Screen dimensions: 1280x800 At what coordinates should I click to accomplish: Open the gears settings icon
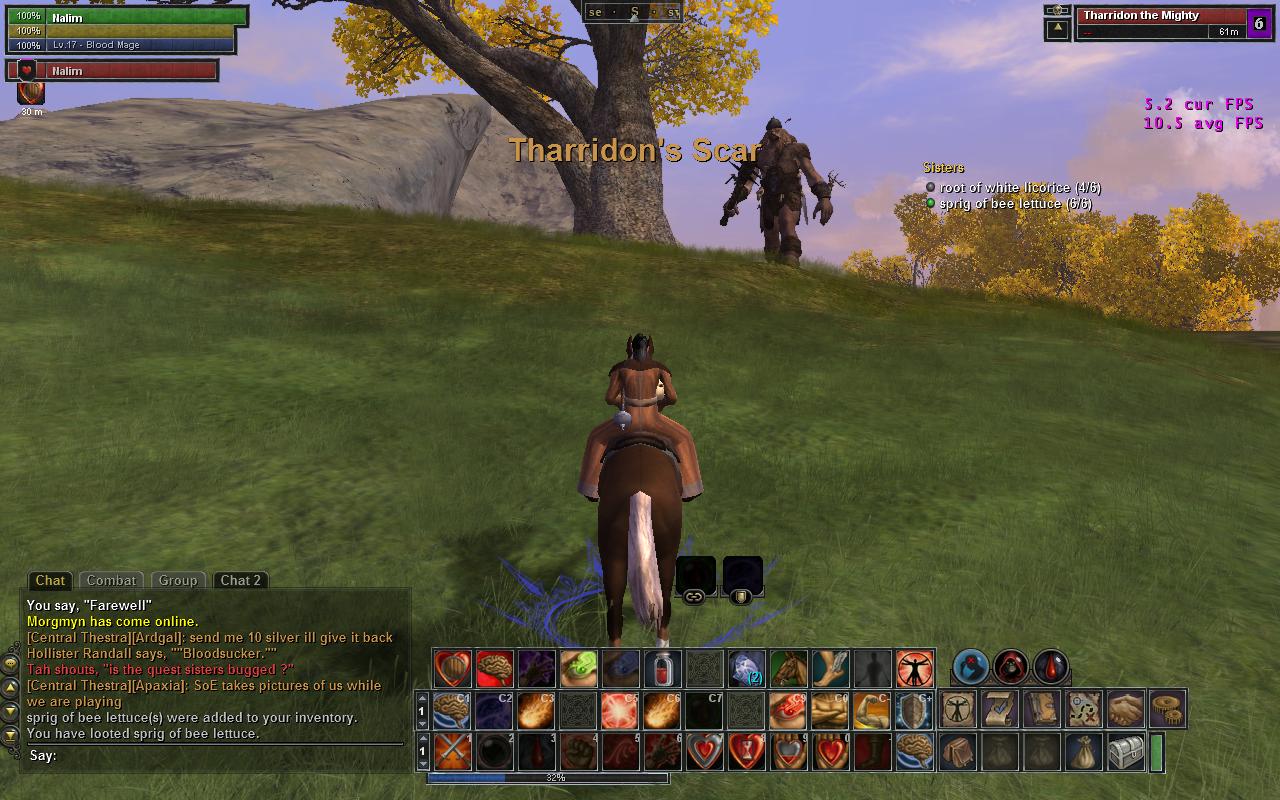(x=1167, y=709)
